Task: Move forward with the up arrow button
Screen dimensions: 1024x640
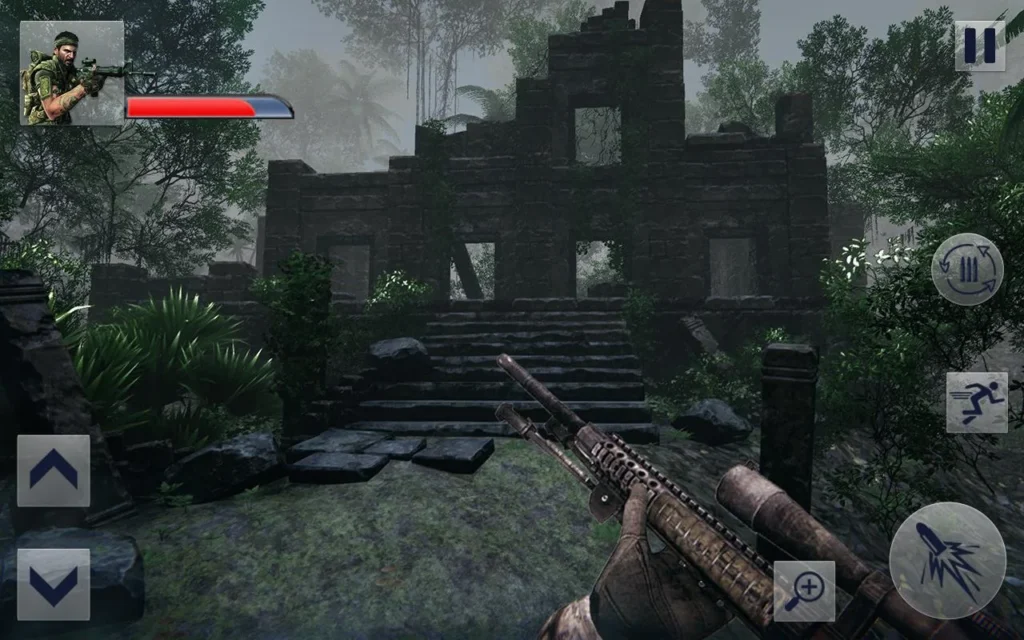Action: point(53,470)
